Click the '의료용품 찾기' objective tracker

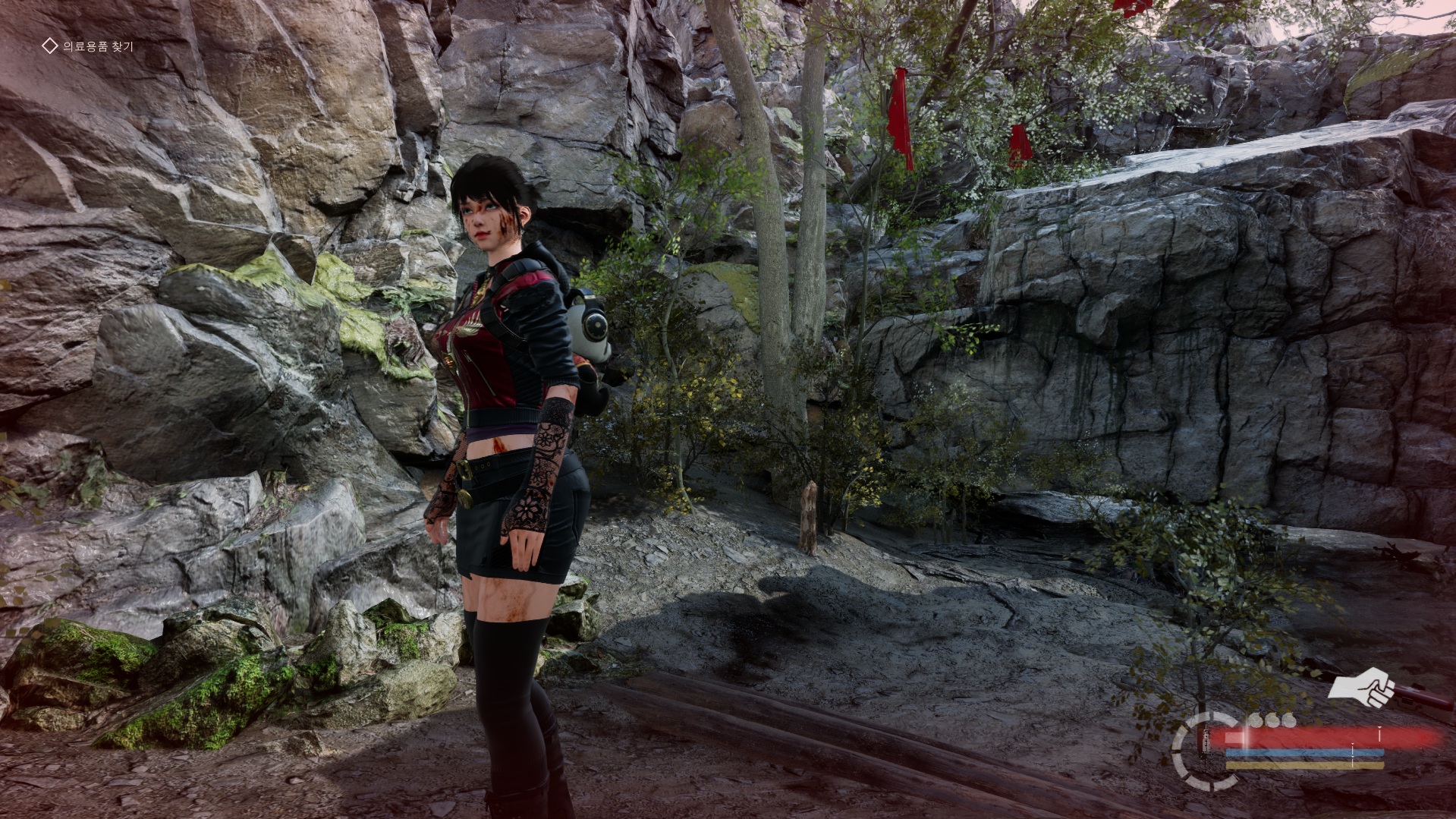[x=88, y=46]
